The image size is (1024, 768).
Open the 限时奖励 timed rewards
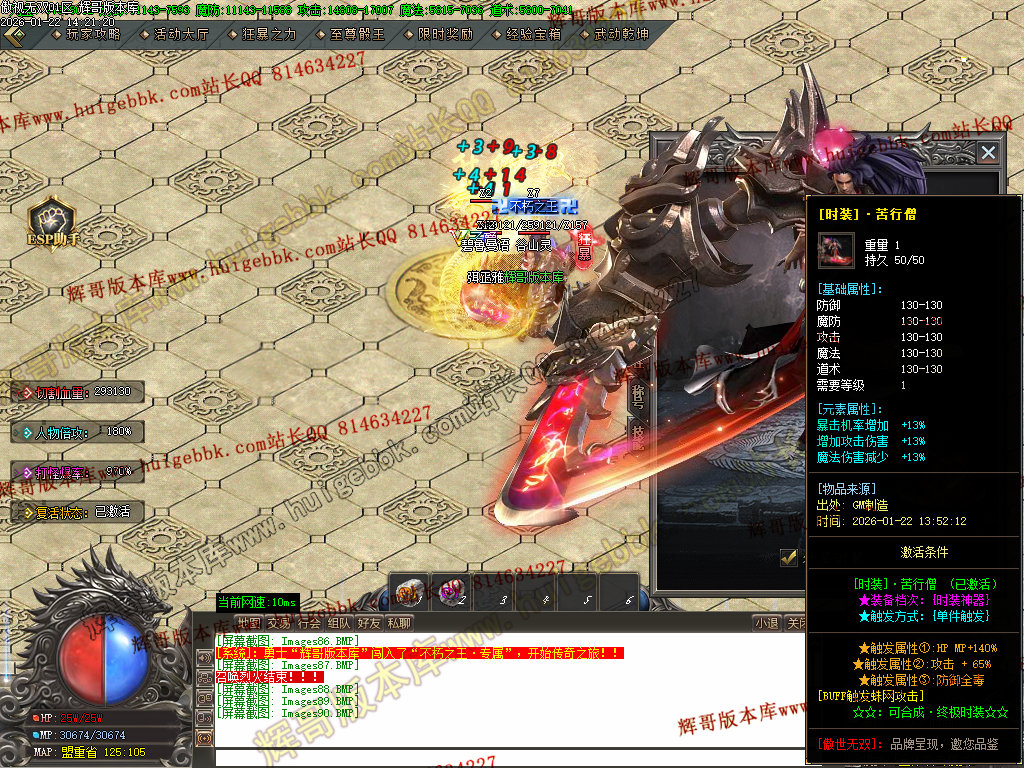click(x=442, y=34)
